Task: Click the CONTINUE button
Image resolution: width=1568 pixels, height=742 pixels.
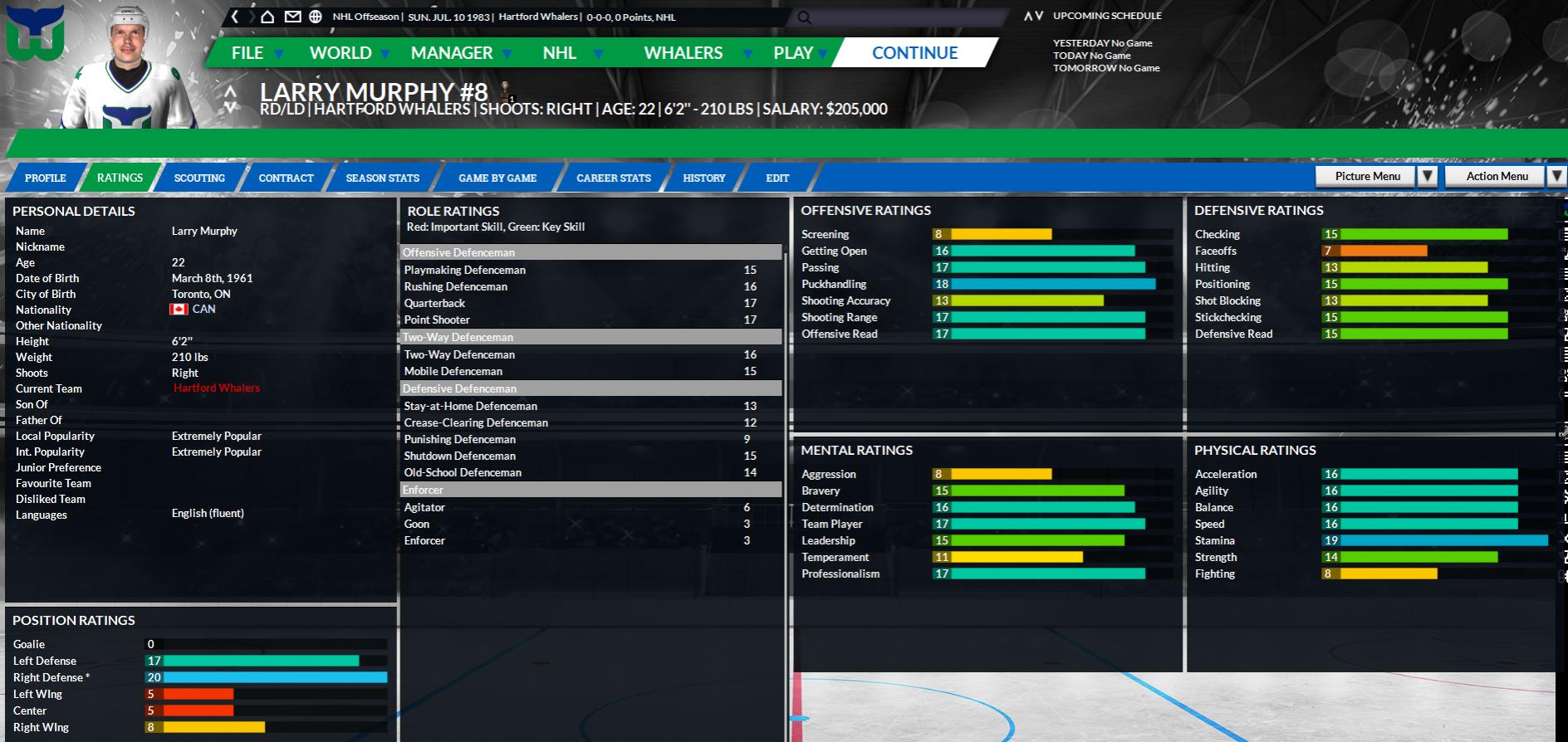Action: tap(914, 53)
